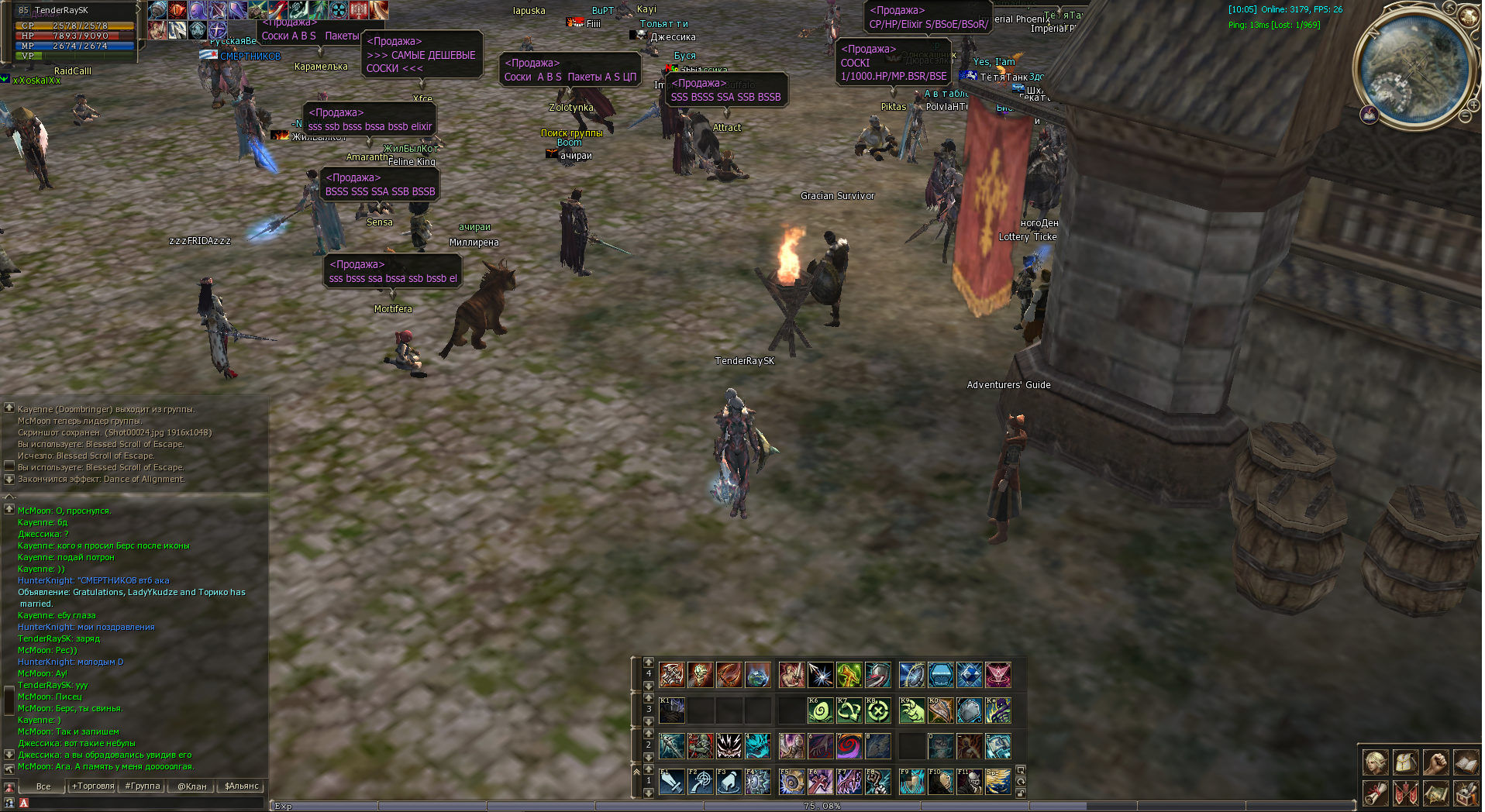Open the skills book icon

[x=1465, y=763]
